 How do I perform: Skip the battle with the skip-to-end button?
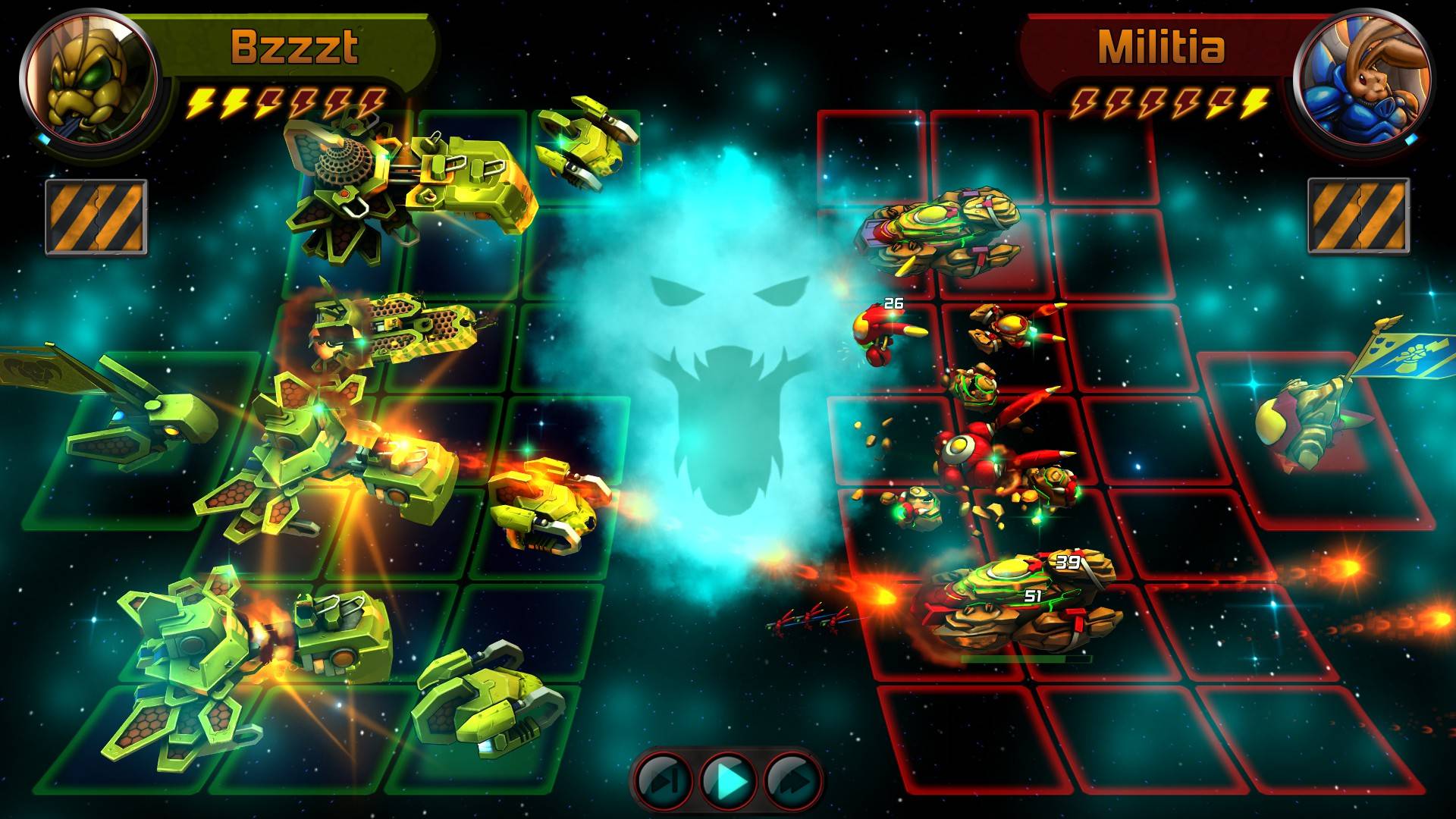click(662, 780)
